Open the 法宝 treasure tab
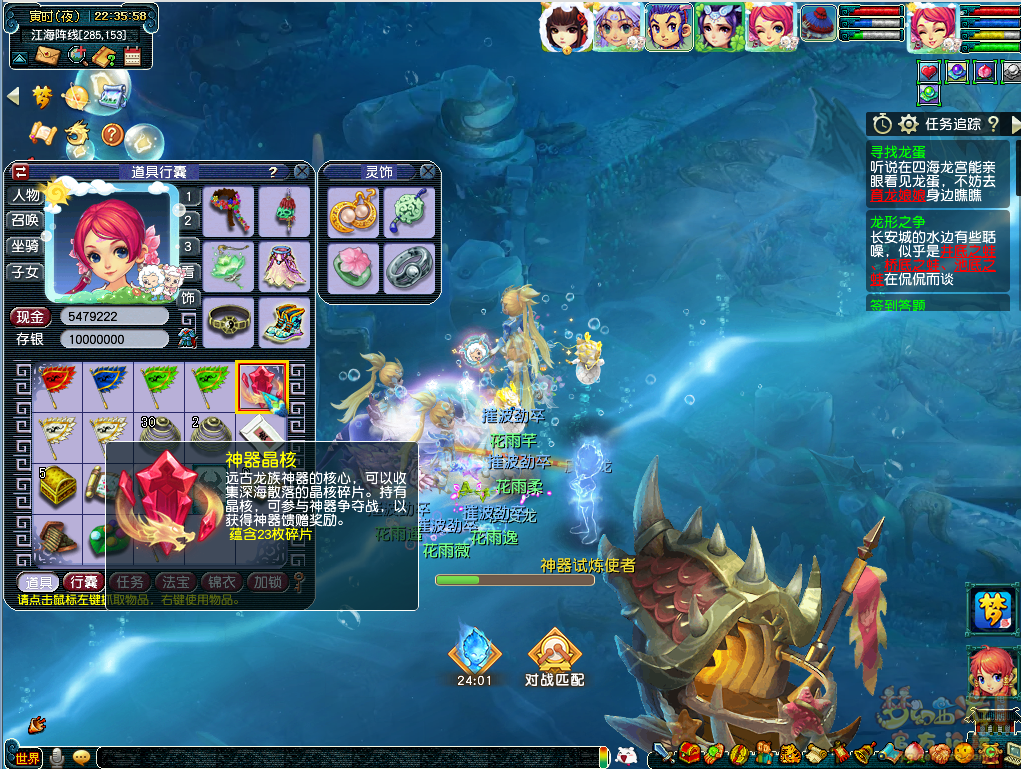The height and width of the screenshot is (769, 1021). pos(177,582)
